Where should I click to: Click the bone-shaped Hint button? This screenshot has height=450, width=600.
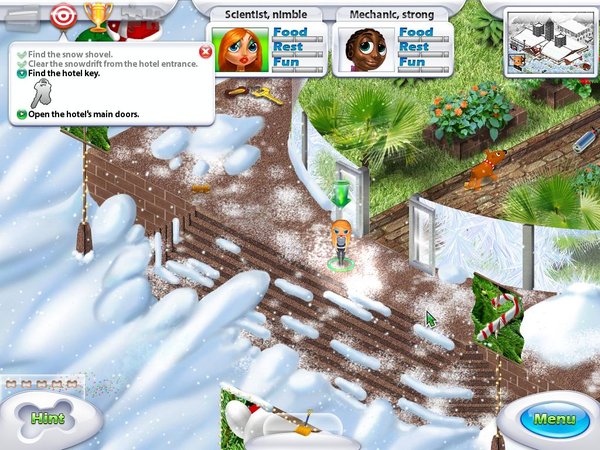pyautogui.click(x=47, y=416)
